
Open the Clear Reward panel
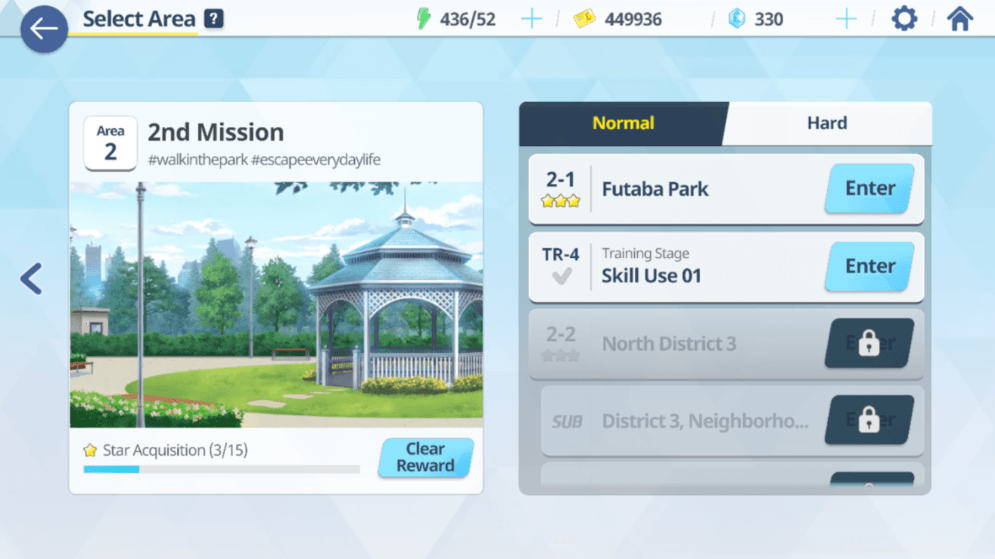(x=425, y=458)
